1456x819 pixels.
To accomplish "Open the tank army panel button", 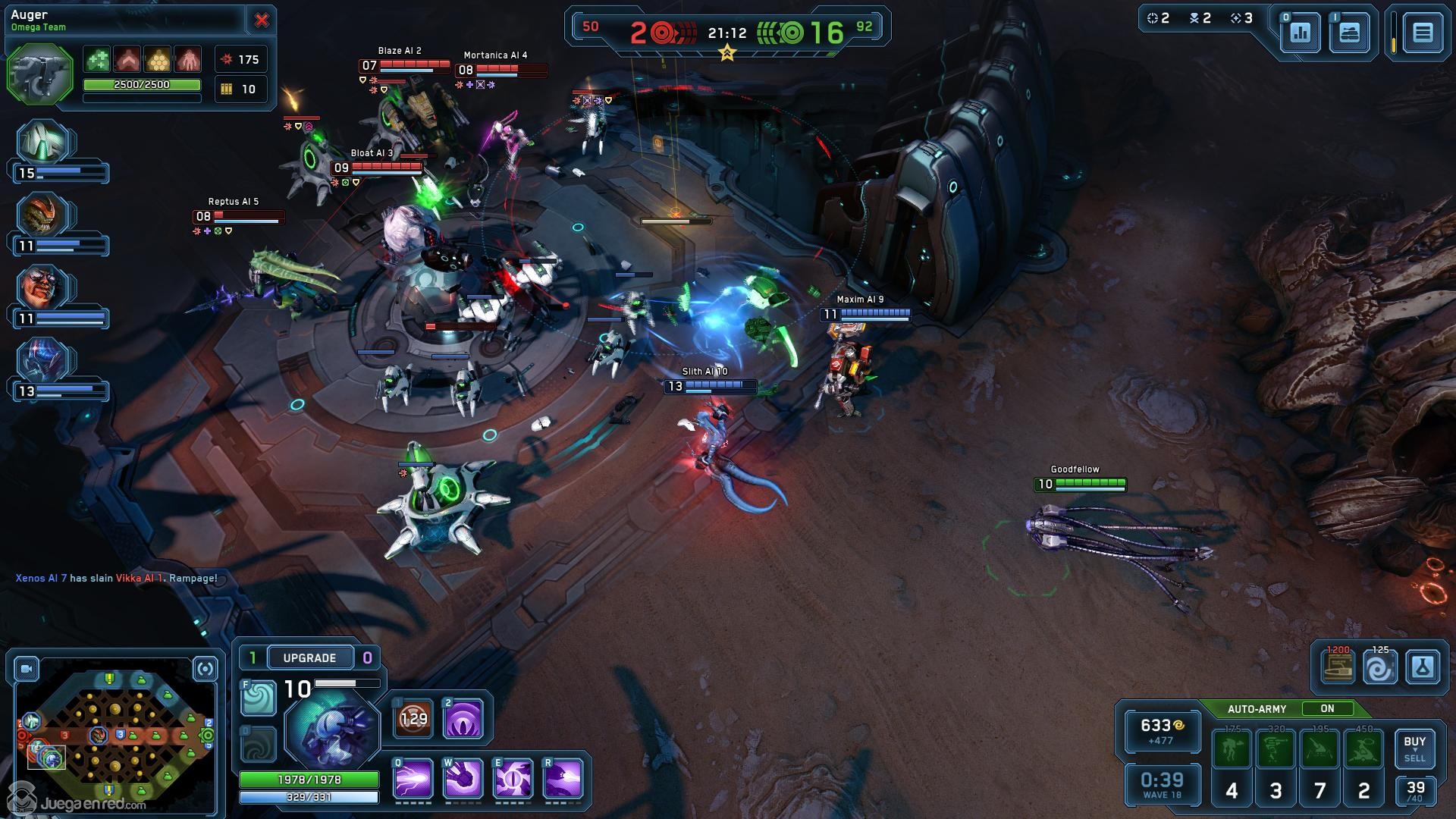I will tap(1350, 33).
